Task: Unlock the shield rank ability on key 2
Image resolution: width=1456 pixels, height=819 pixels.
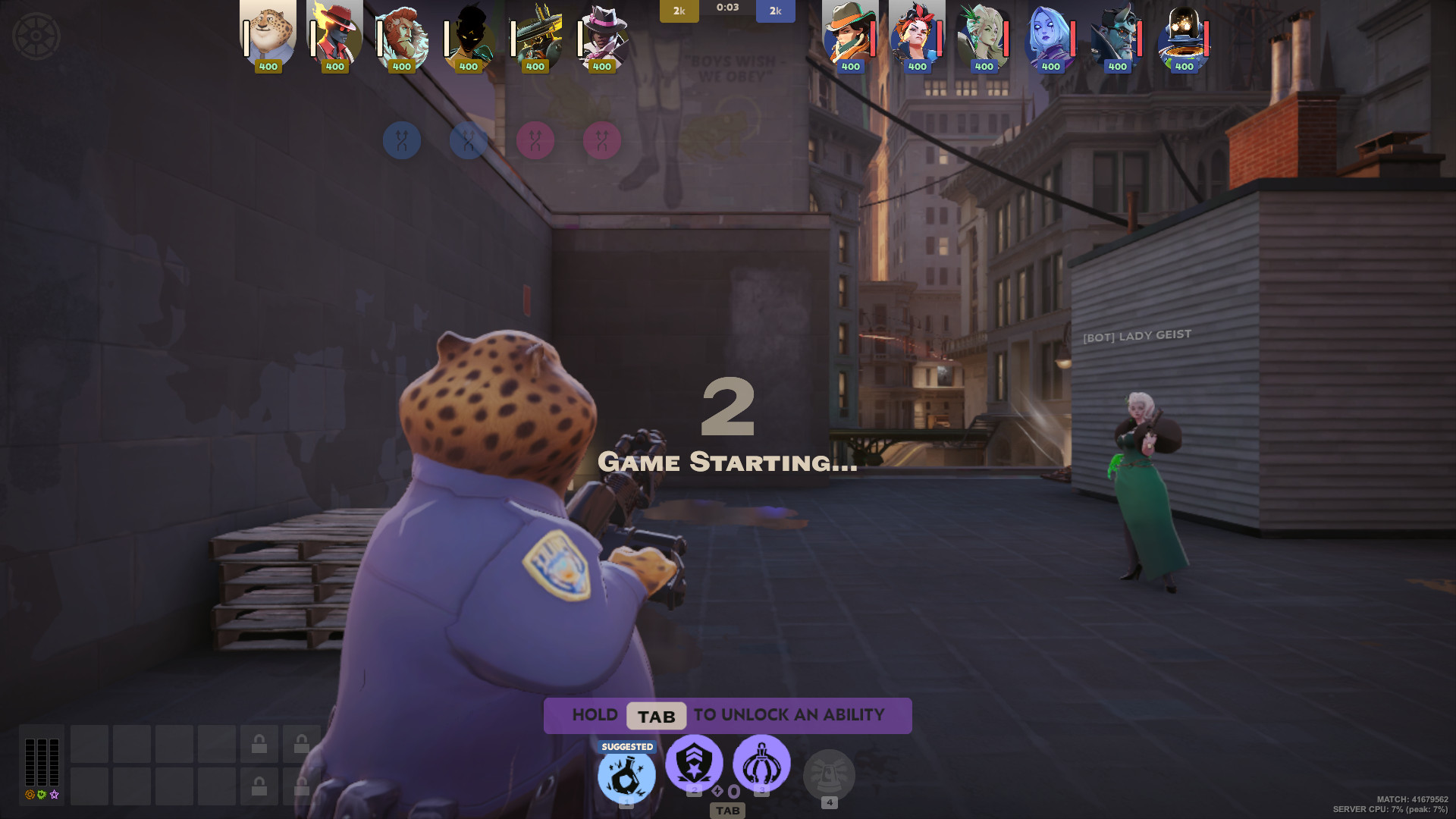Action: (x=694, y=763)
